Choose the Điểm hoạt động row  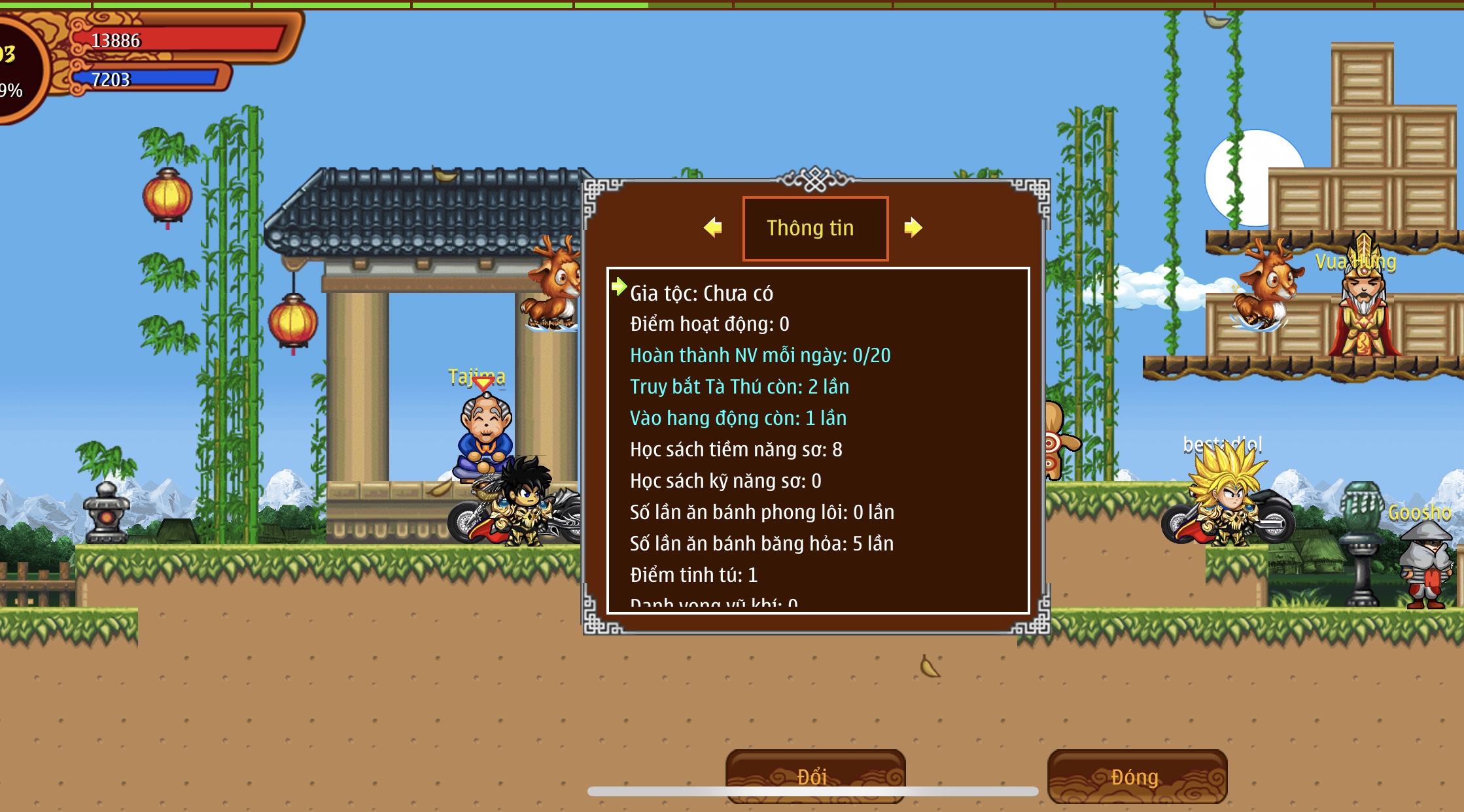tap(710, 324)
